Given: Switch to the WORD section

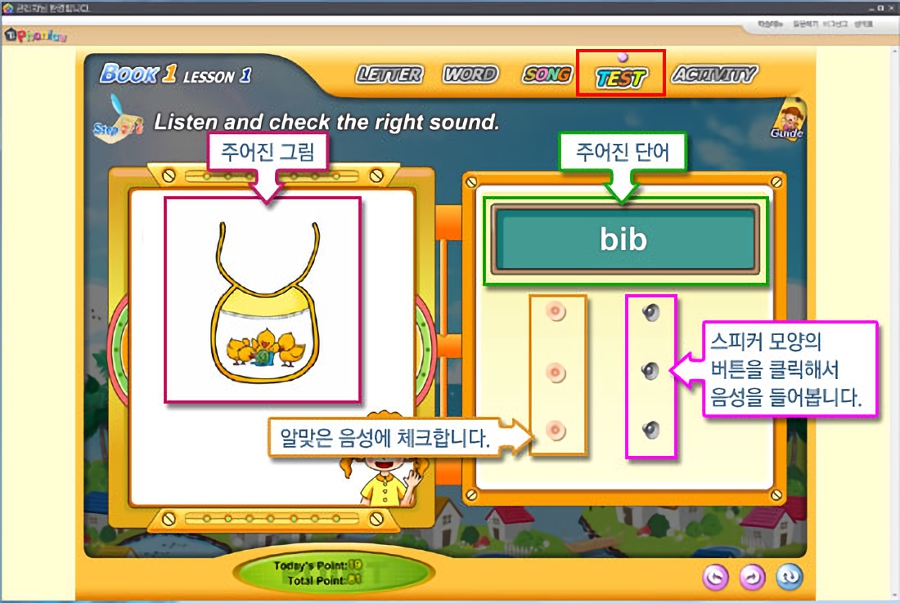Looking at the screenshot, I should coord(470,75).
